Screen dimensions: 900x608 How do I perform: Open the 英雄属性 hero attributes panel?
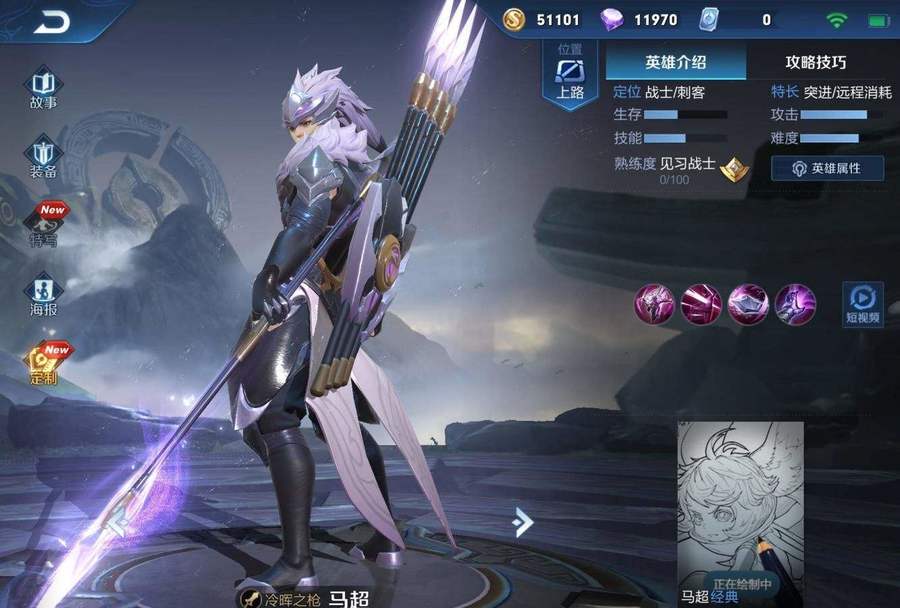pos(827,168)
